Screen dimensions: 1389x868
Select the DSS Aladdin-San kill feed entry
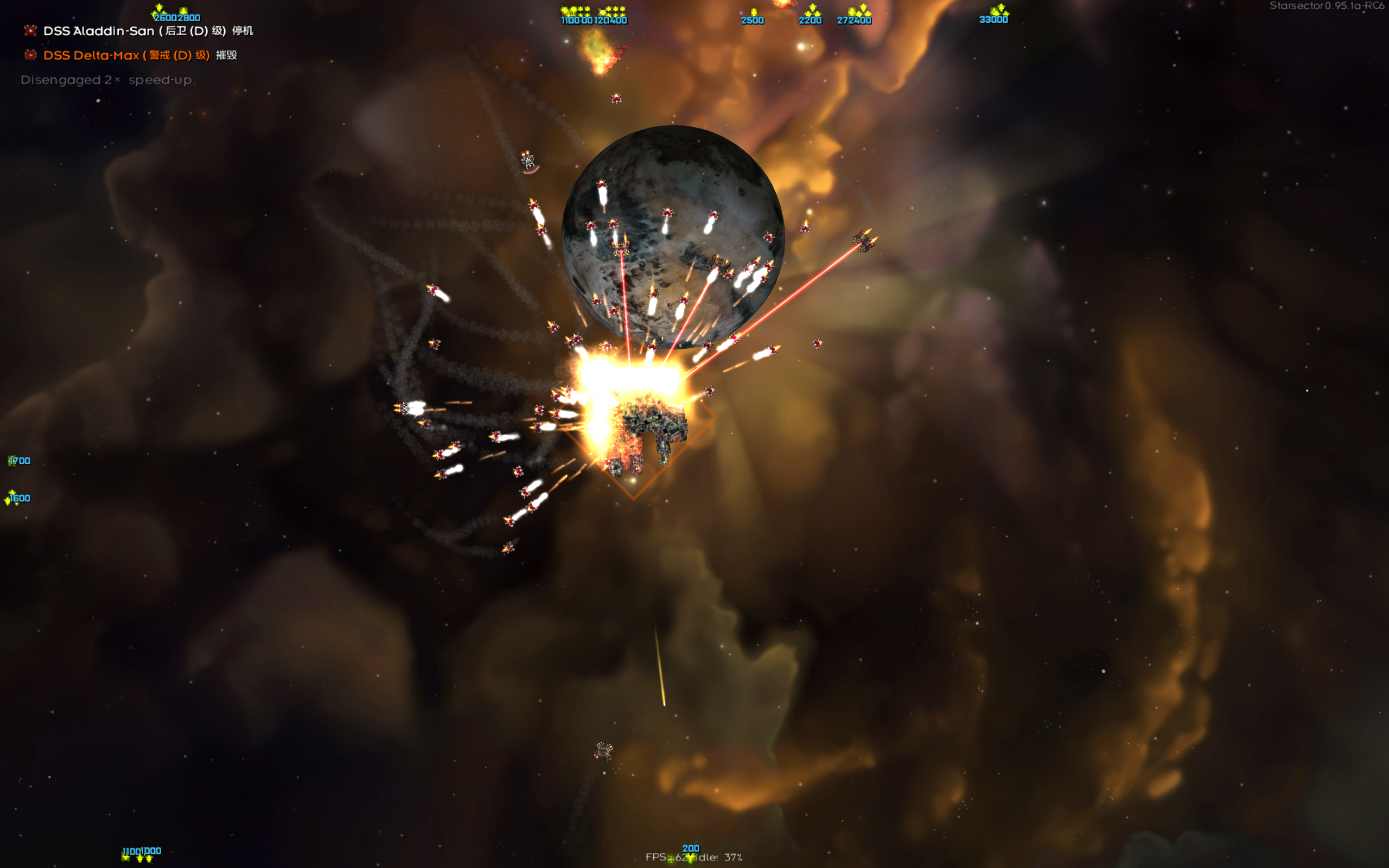coord(146,31)
